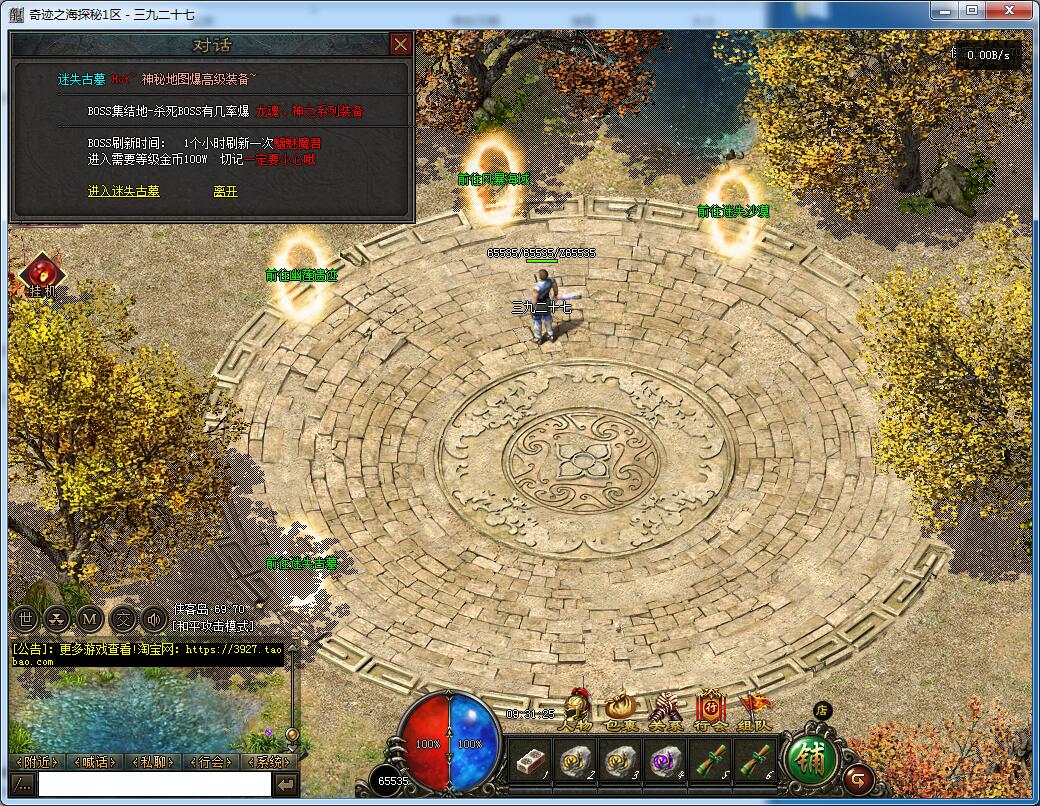This screenshot has width=1040, height=806.
Task: Select the 离开 option to leave dialogue
Action: coord(225,191)
